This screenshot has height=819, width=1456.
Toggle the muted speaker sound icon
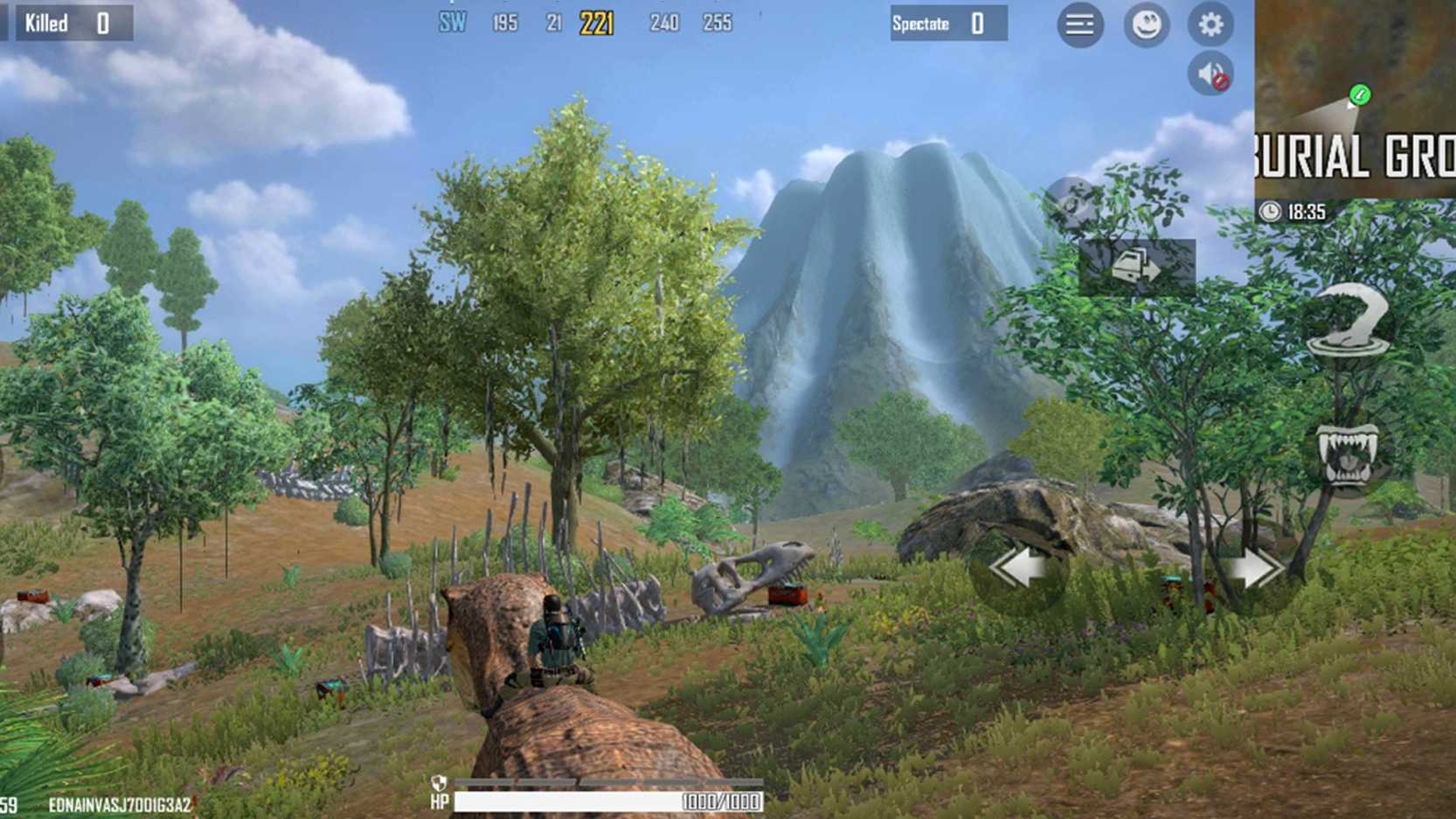[1210, 74]
